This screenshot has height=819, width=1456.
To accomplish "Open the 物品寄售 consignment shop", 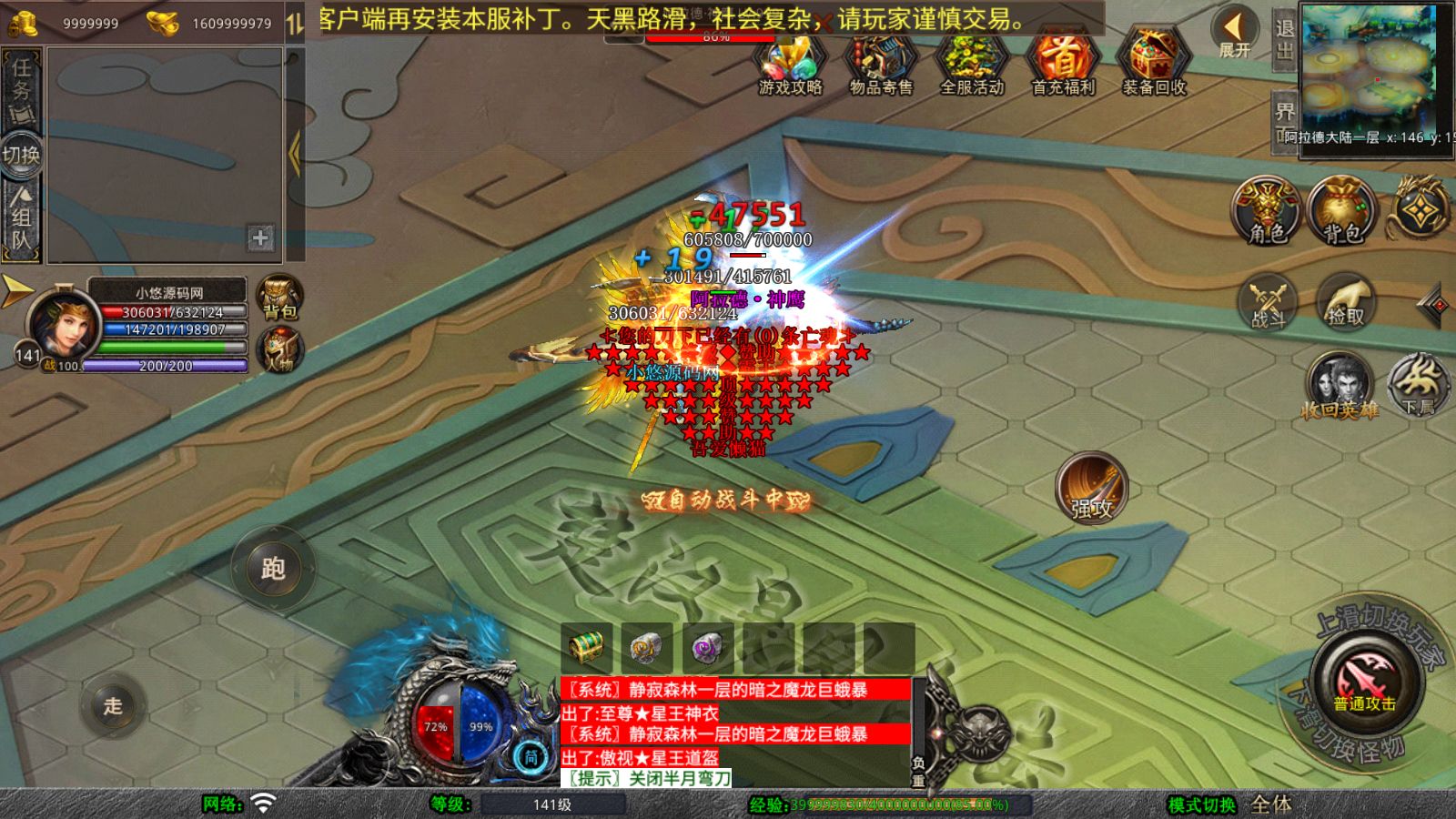I will pyautogui.click(x=880, y=64).
